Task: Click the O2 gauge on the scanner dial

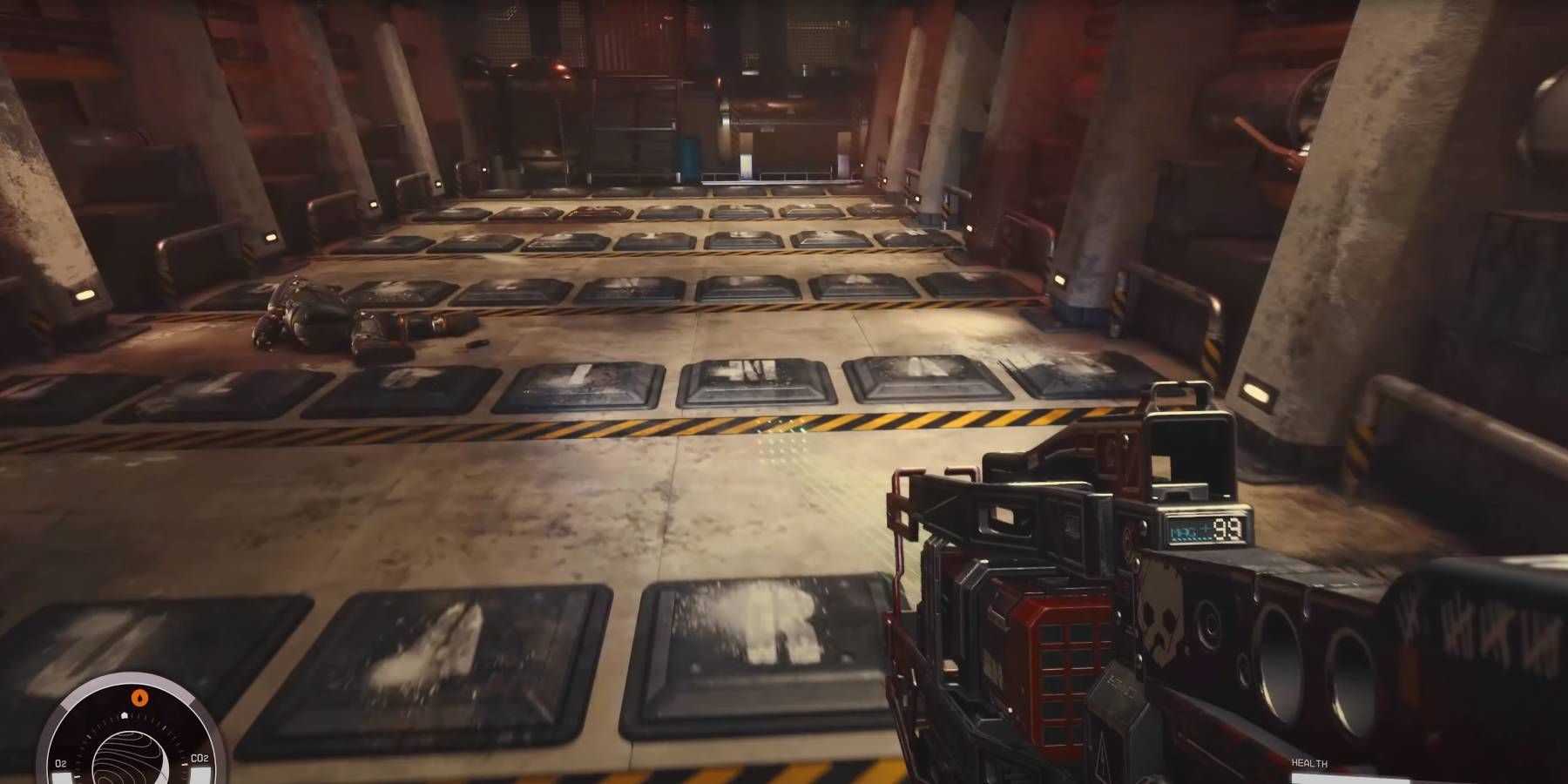Action: (x=61, y=763)
